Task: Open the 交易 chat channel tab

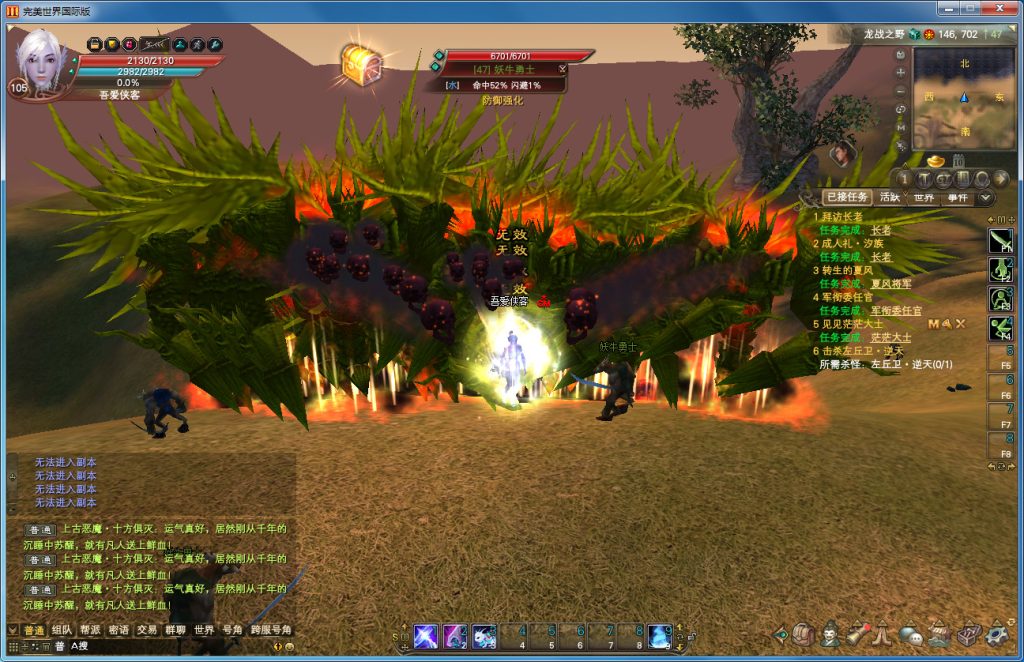Action: [147, 630]
